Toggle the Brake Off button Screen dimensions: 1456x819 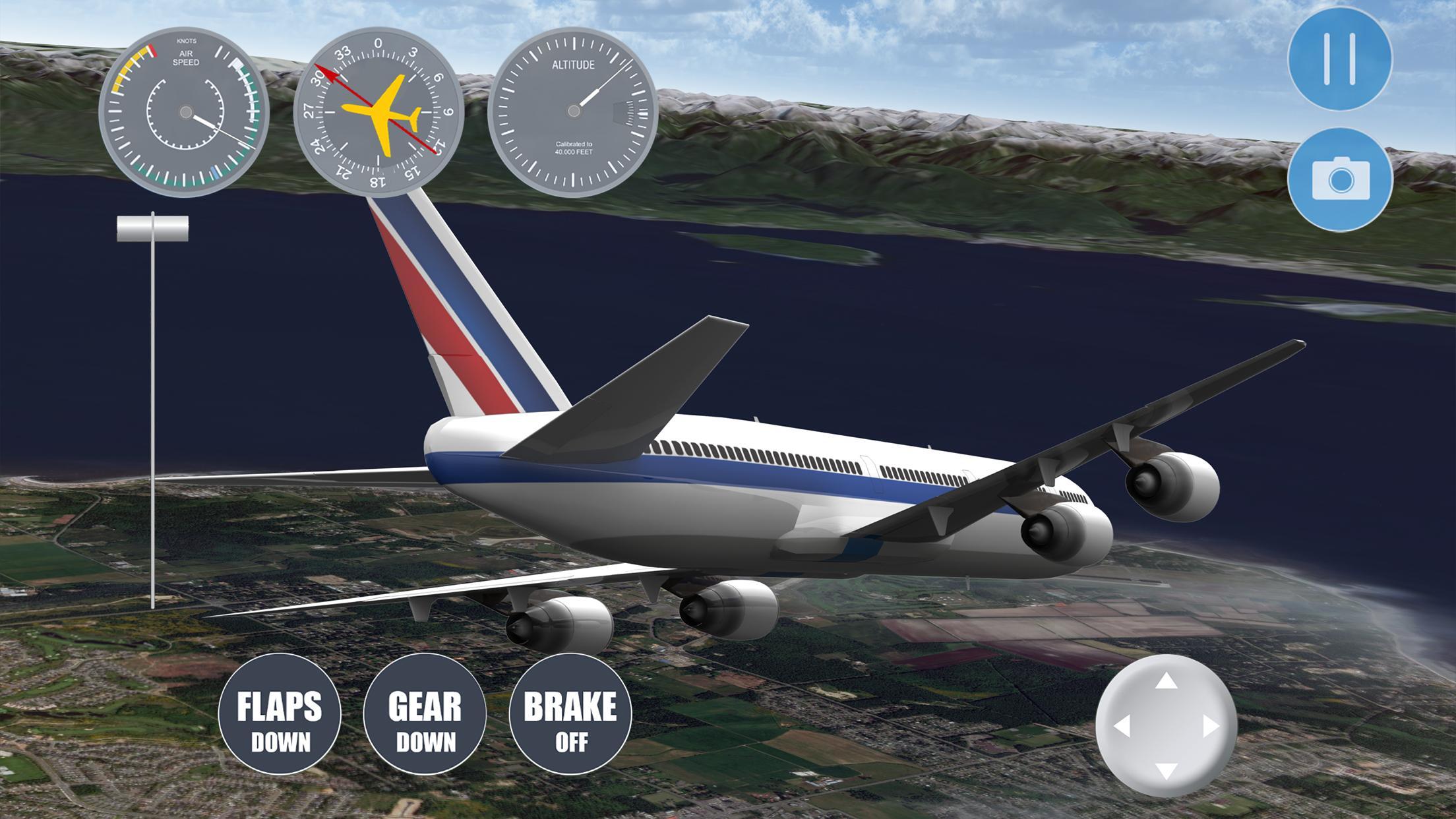[x=570, y=713]
